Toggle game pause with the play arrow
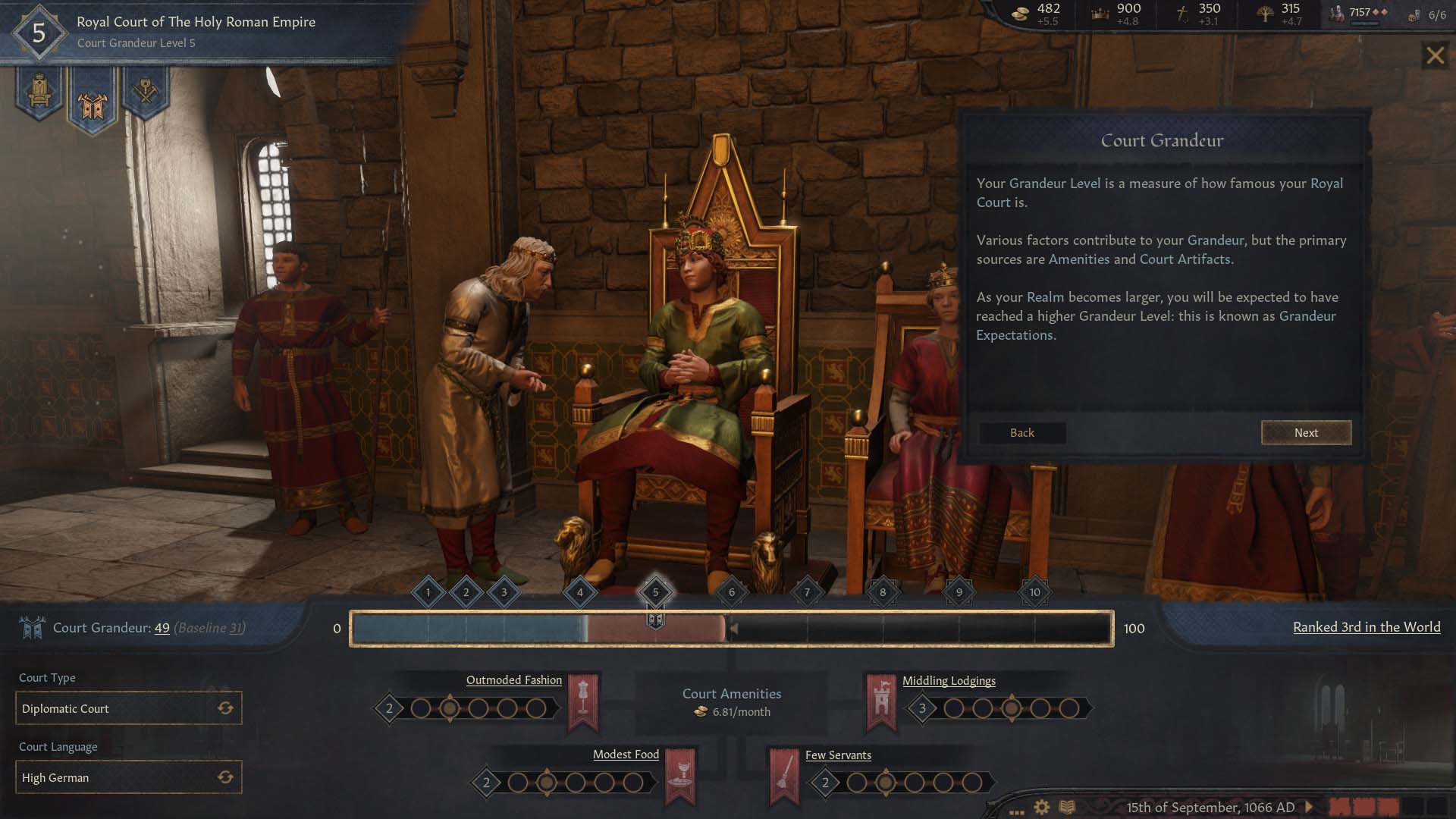The image size is (1456, 819). click(1309, 808)
